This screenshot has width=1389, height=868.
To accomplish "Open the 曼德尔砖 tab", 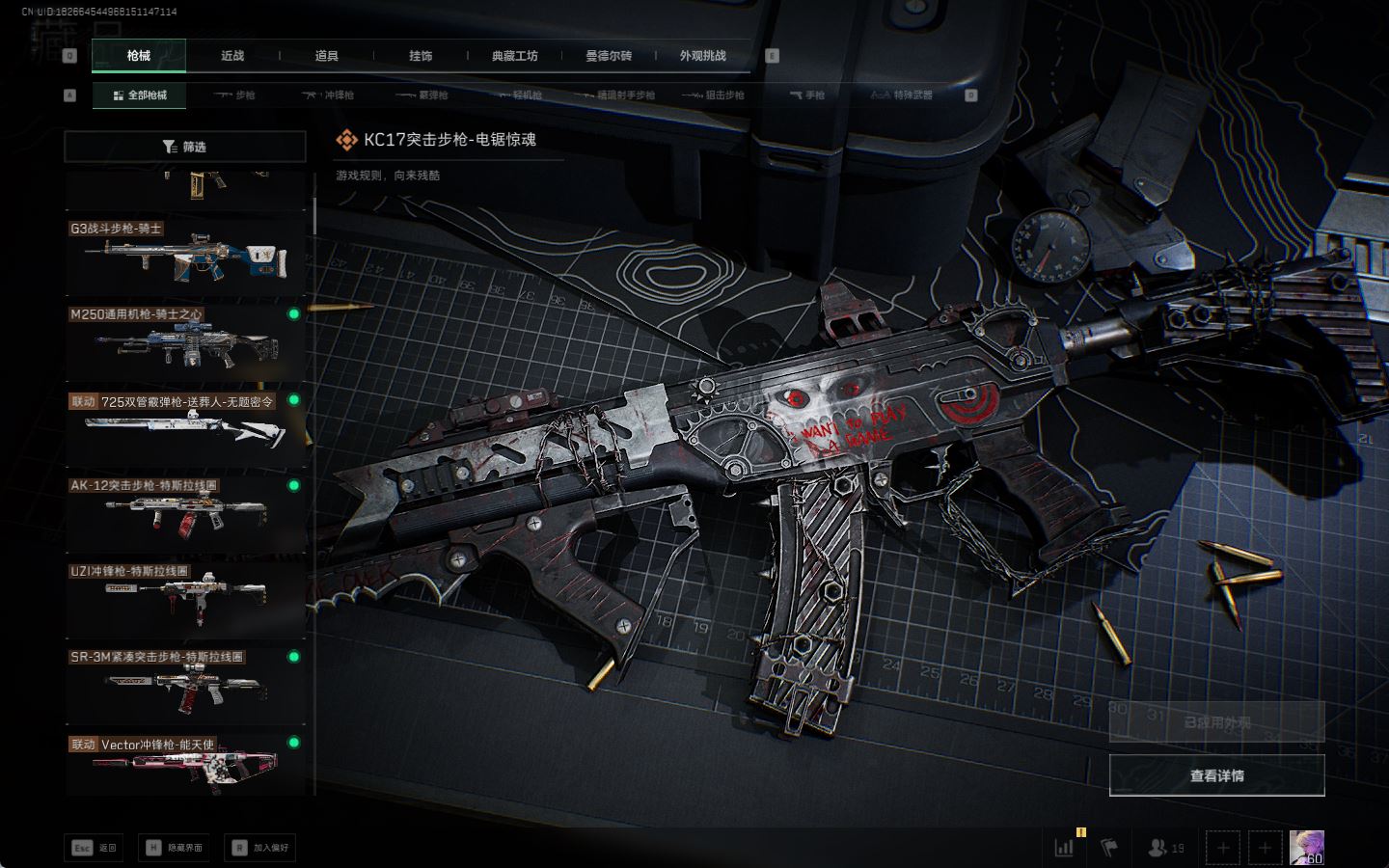I will coord(609,56).
